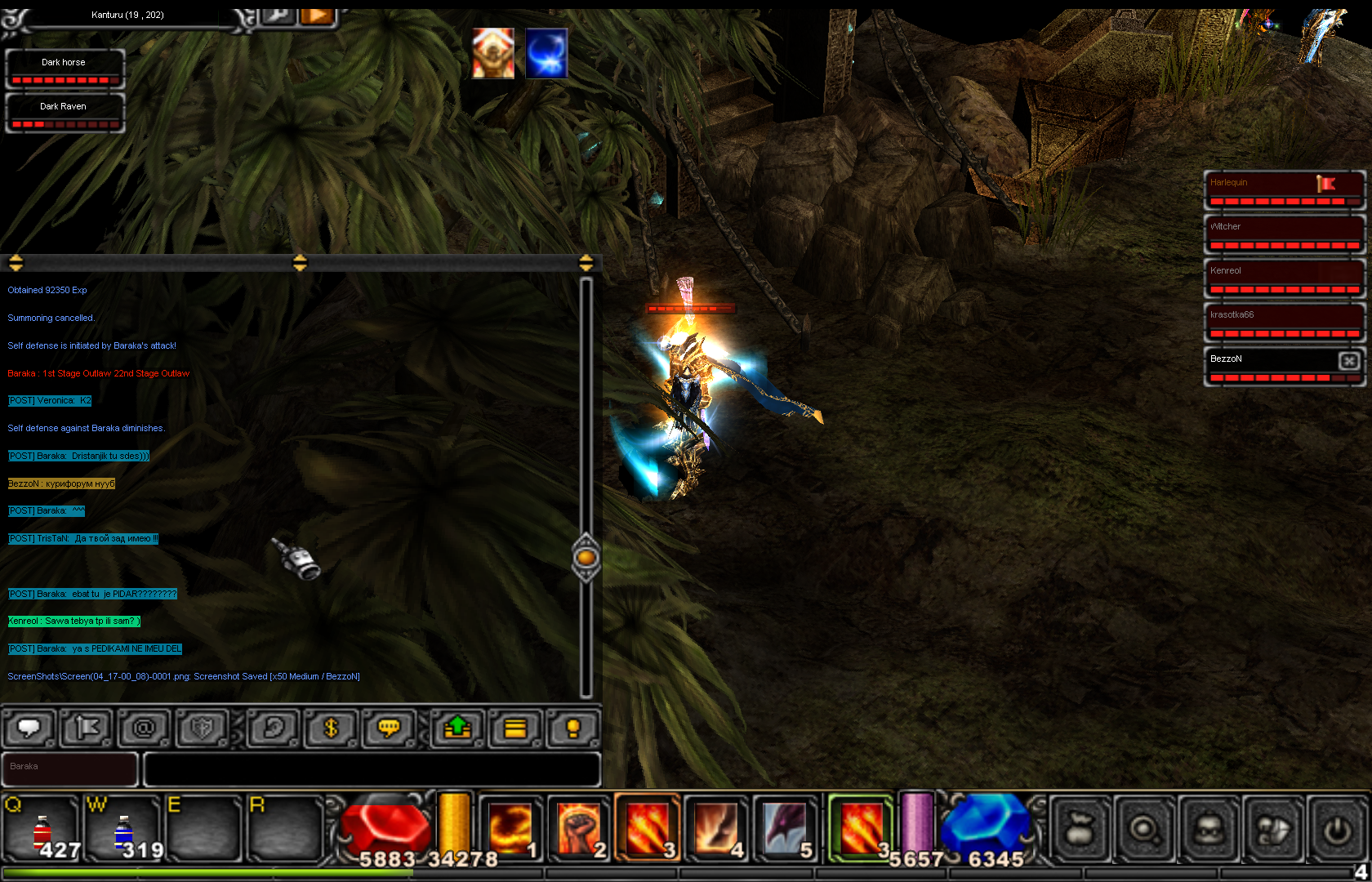
Task: Click the whisper recipient field showing Baraka
Action: click(x=69, y=768)
